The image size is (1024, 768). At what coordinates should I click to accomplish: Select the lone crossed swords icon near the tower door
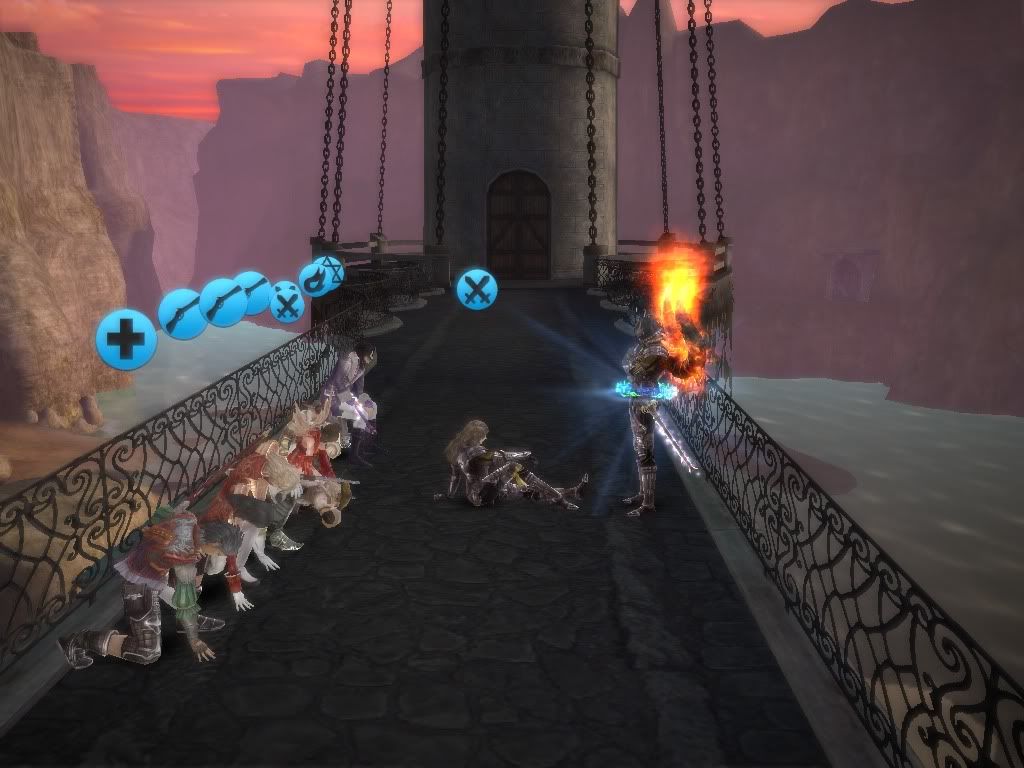(x=477, y=290)
